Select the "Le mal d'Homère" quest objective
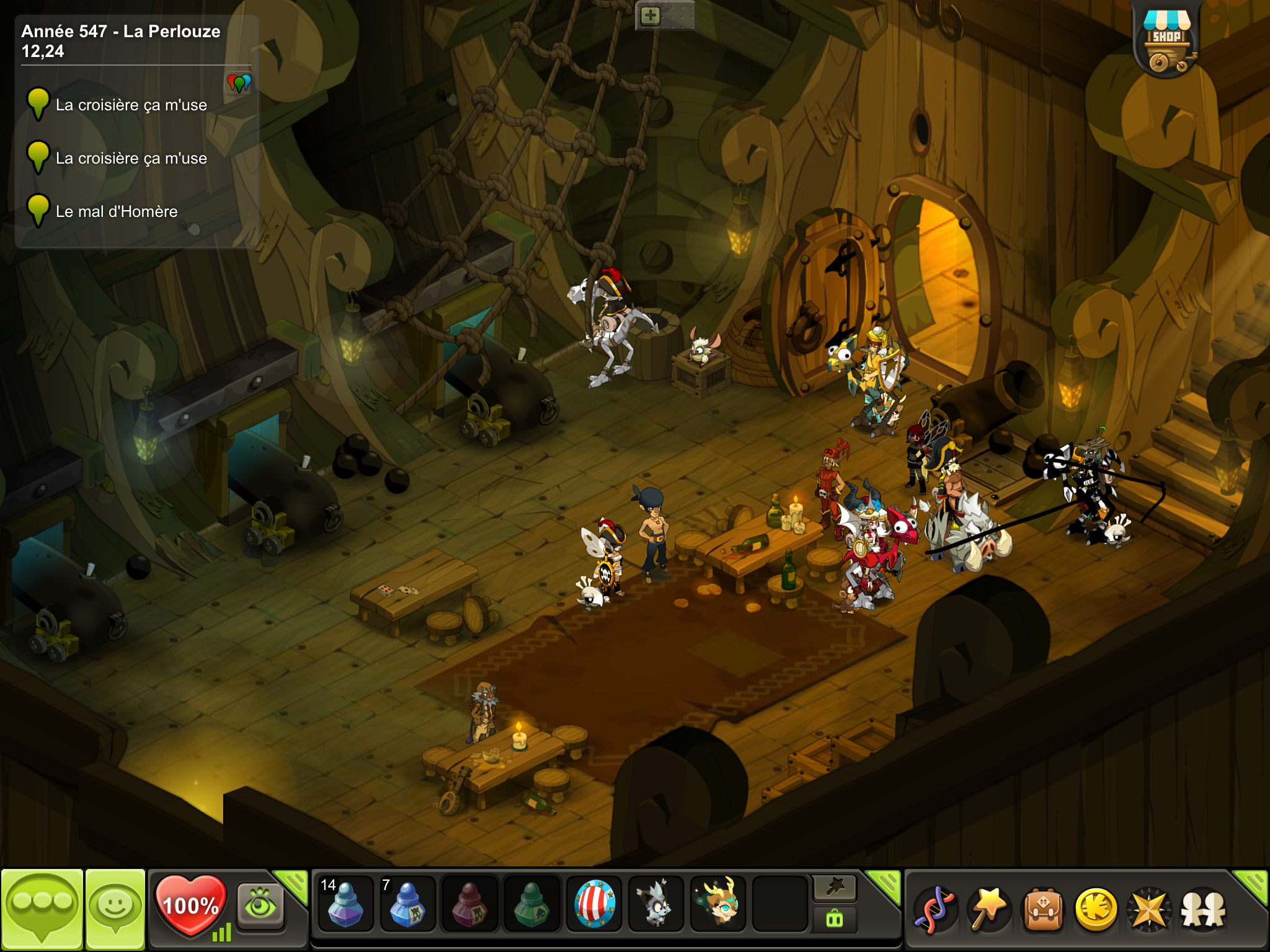This screenshot has height=952, width=1270. (x=117, y=212)
